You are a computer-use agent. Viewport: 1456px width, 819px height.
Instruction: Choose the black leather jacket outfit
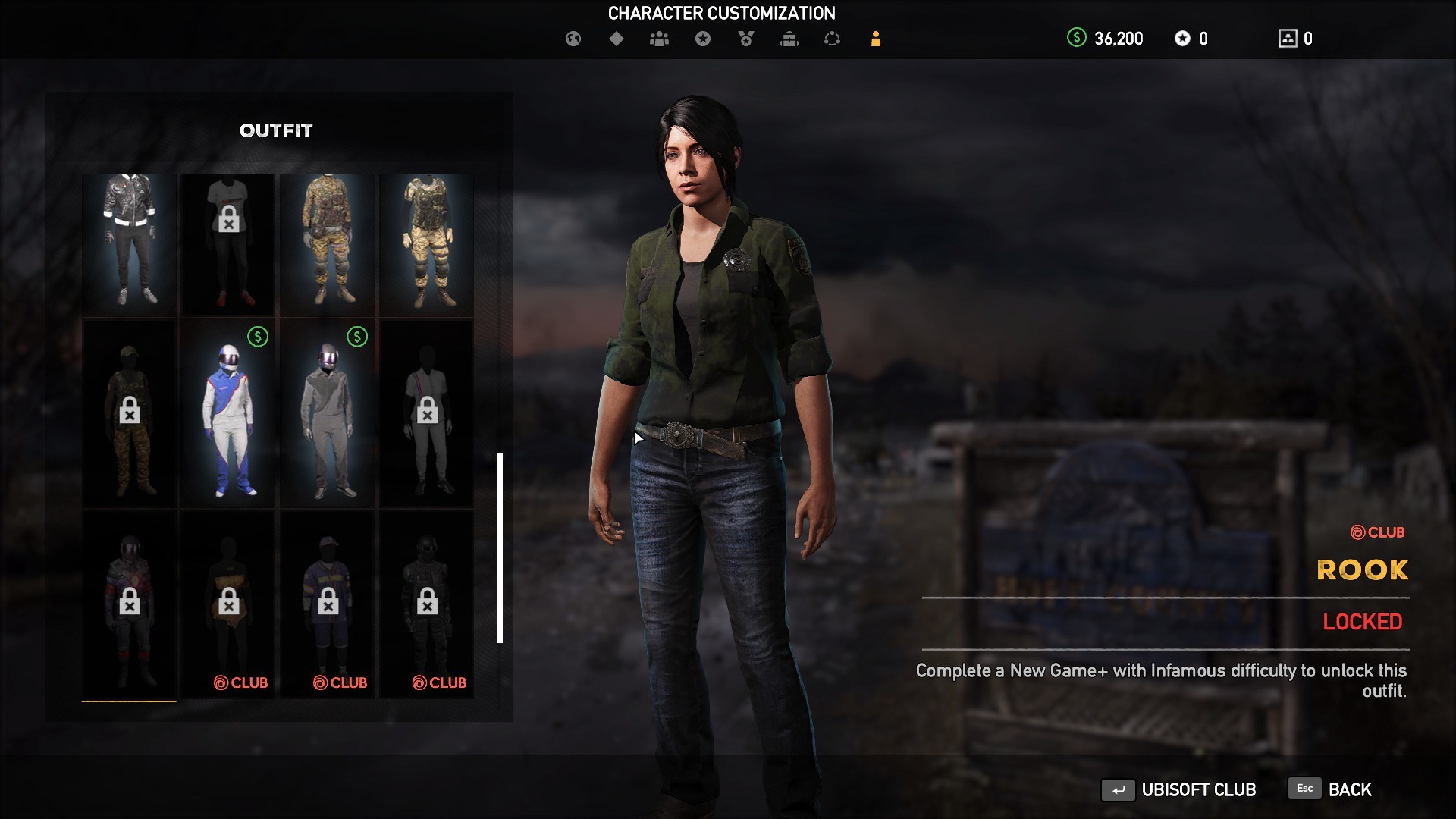coord(130,243)
